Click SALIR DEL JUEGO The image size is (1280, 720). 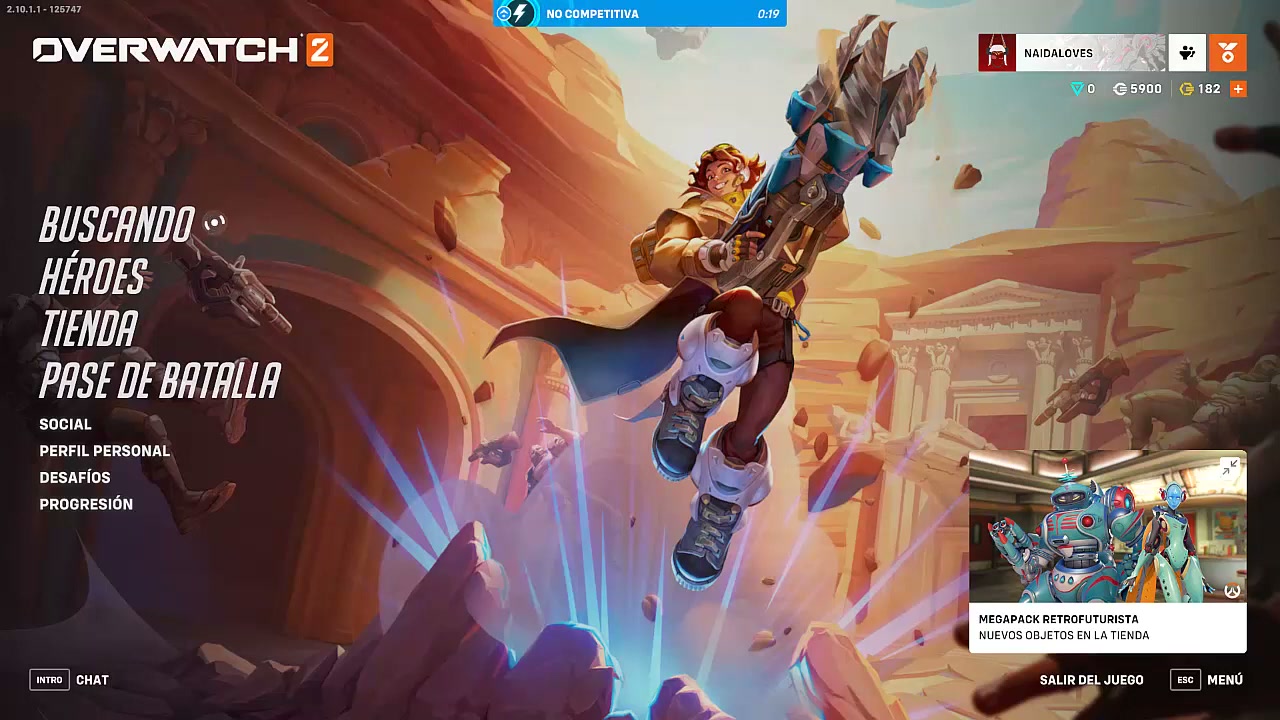(1093, 679)
